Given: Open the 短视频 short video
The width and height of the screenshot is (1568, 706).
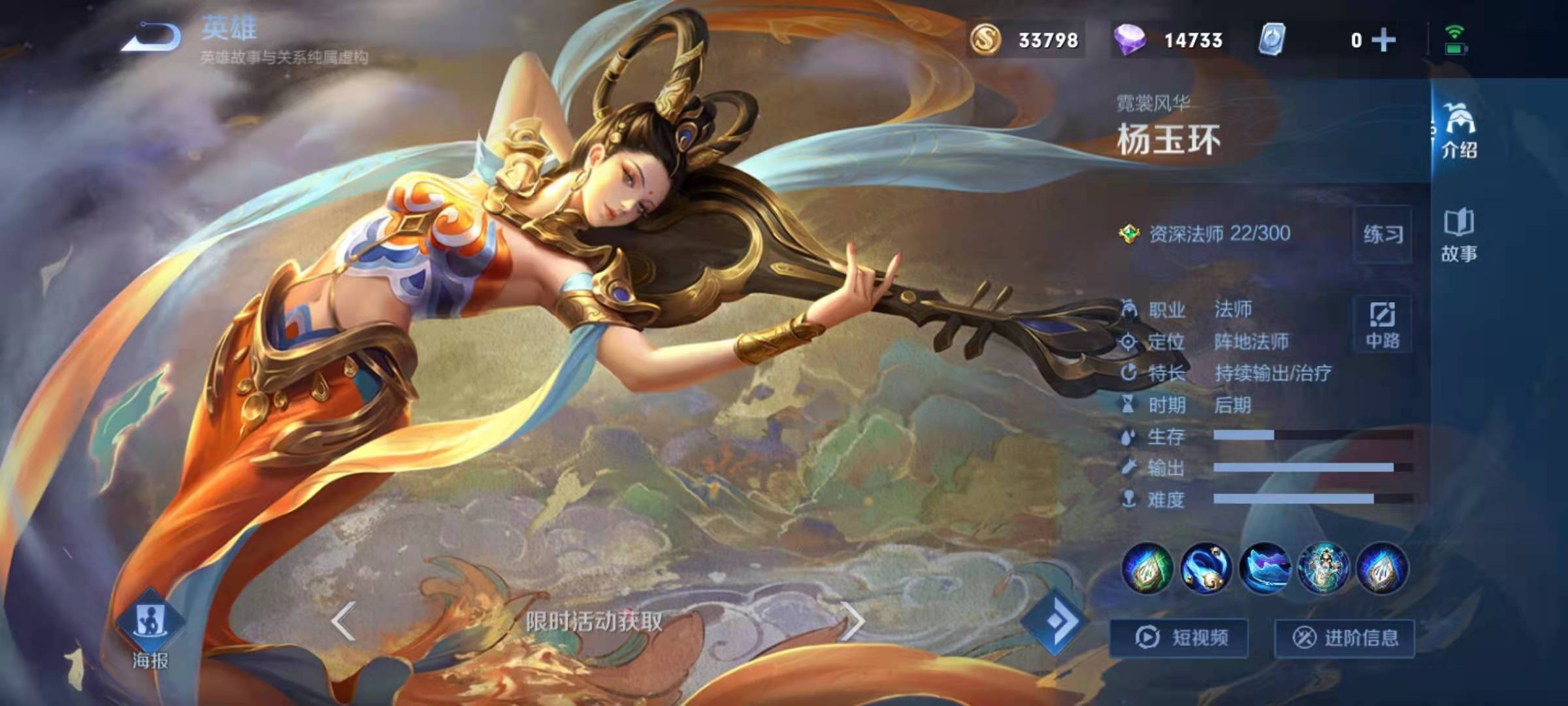Looking at the screenshot, I should pyautogui.click(x=1179, y=637).
